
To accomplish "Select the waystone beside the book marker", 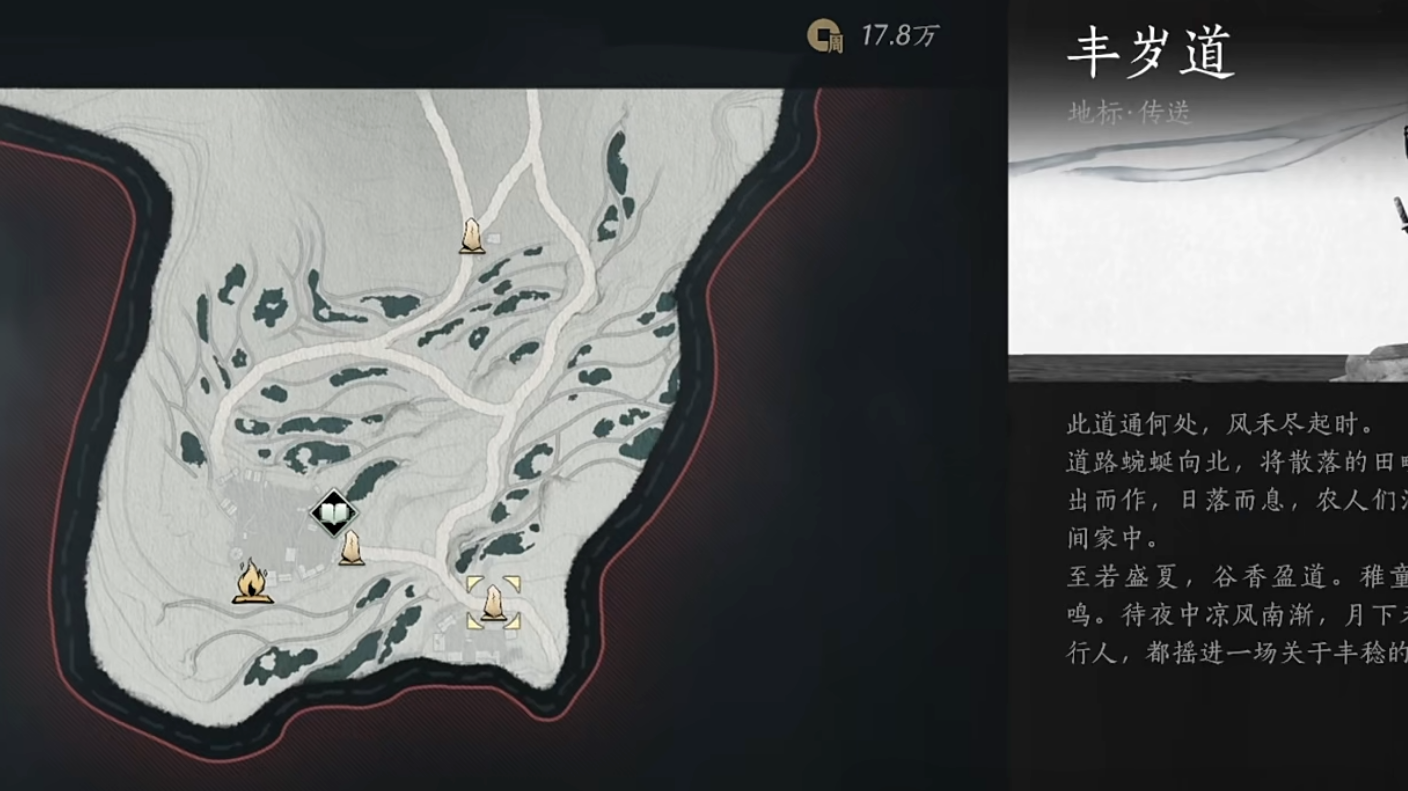I will (350, 549).
